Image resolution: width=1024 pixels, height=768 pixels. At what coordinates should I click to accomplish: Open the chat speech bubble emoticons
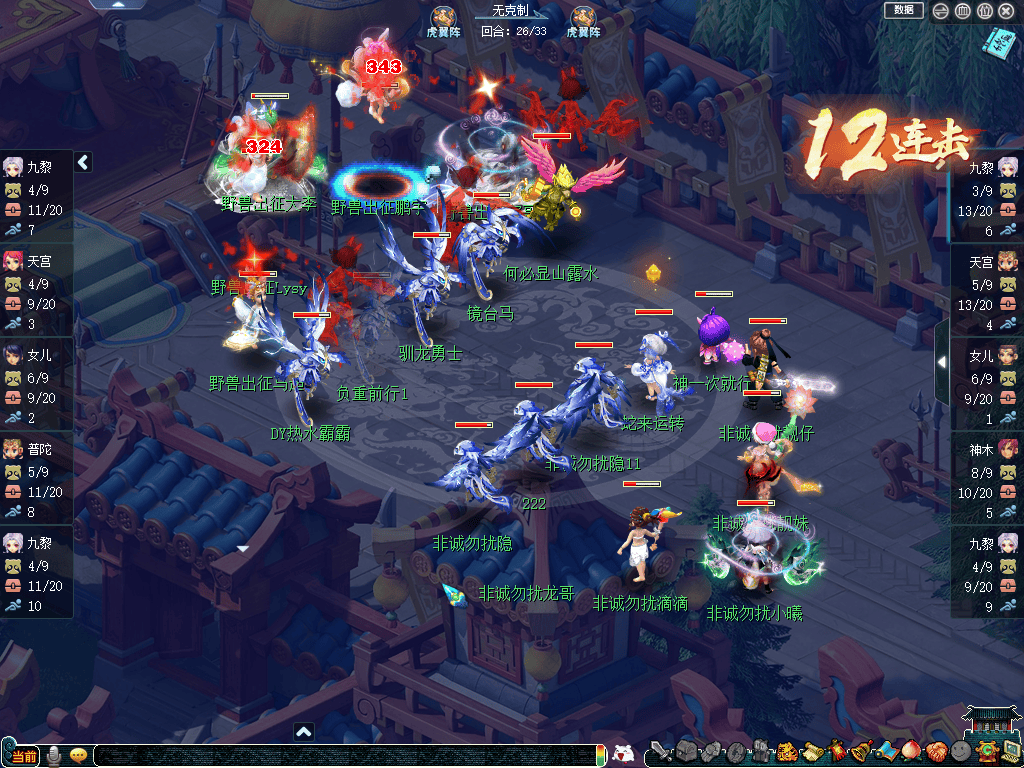(78, 756)
